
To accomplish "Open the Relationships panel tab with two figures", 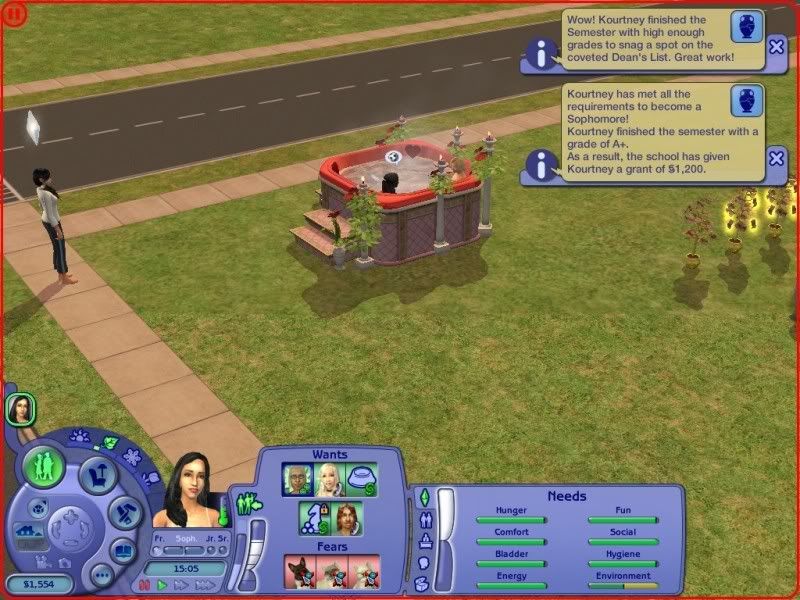I will click(423, 519).
